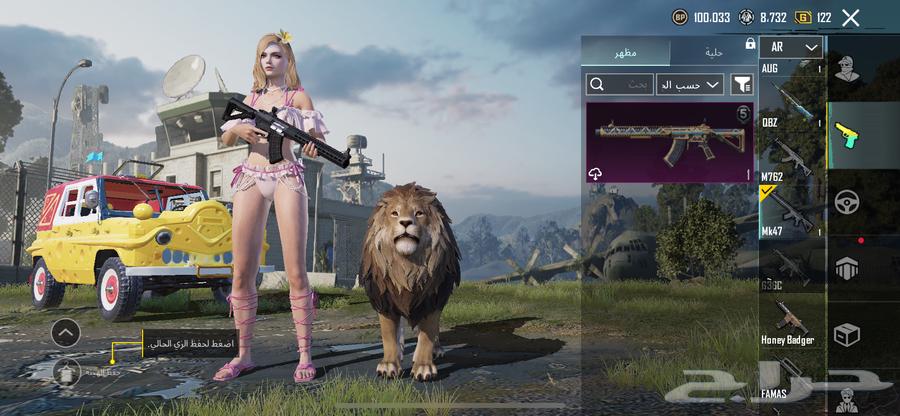Click the skin search box
The image size is (900, 416).
tap(620, 85)
